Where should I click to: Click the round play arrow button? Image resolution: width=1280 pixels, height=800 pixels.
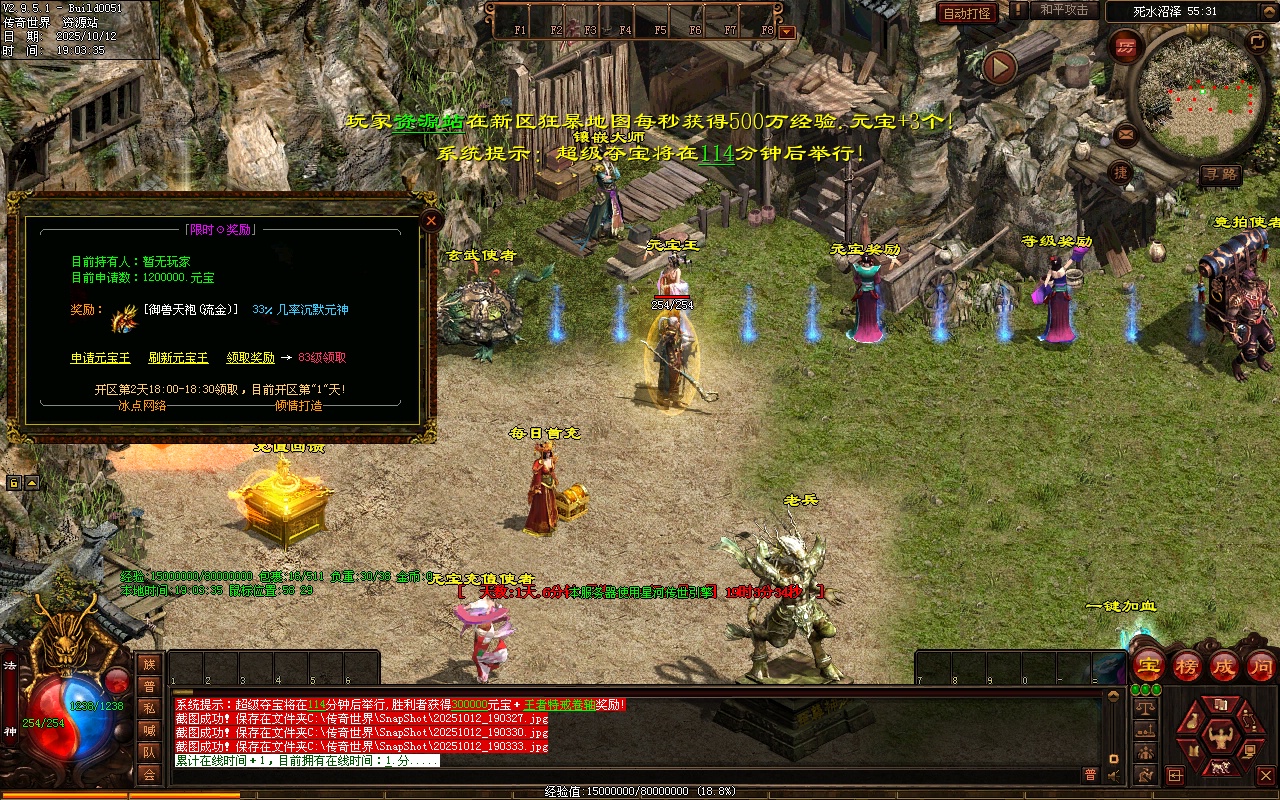point(999,67)
